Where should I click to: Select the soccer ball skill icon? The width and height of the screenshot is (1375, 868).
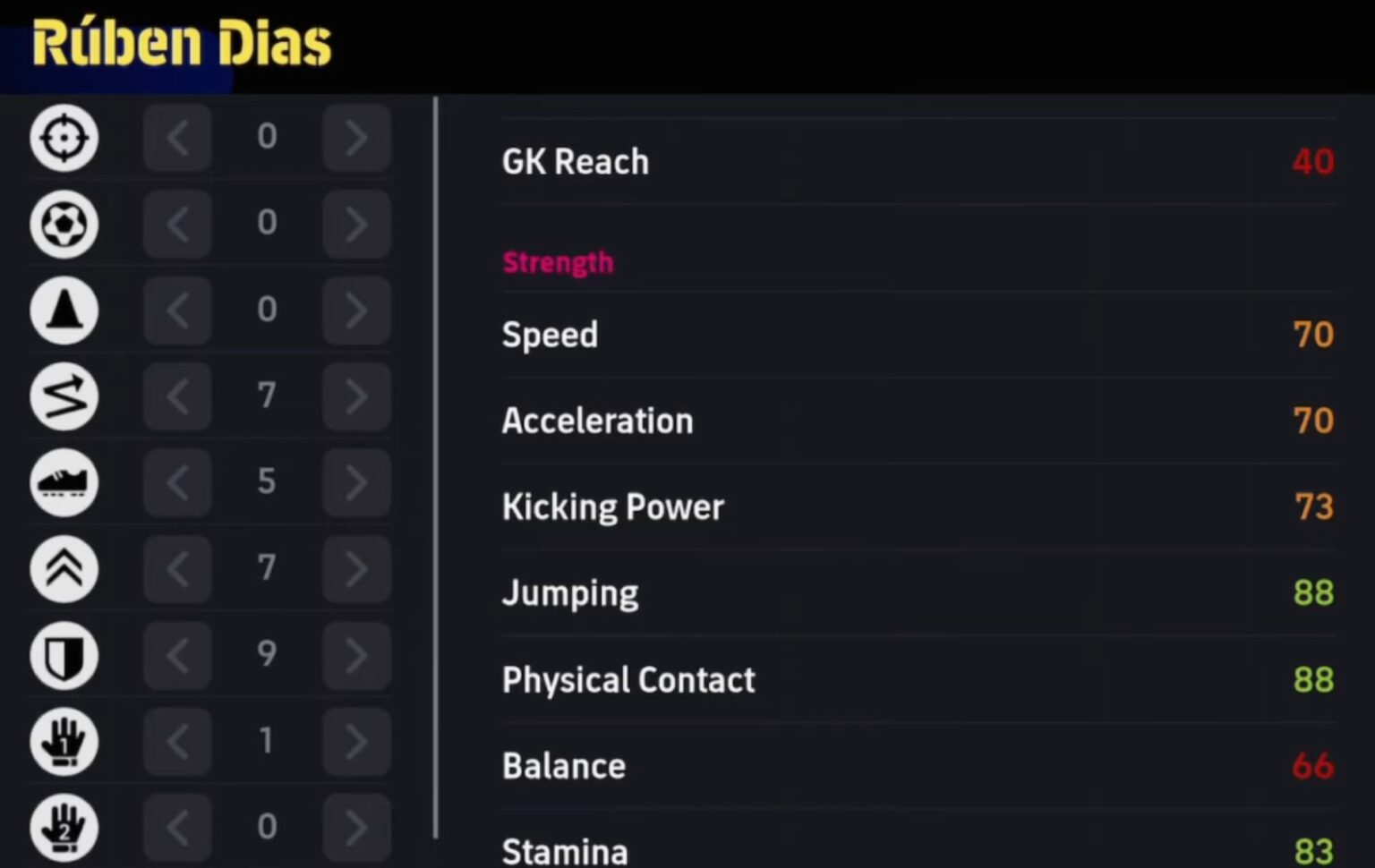pos(63,225)
